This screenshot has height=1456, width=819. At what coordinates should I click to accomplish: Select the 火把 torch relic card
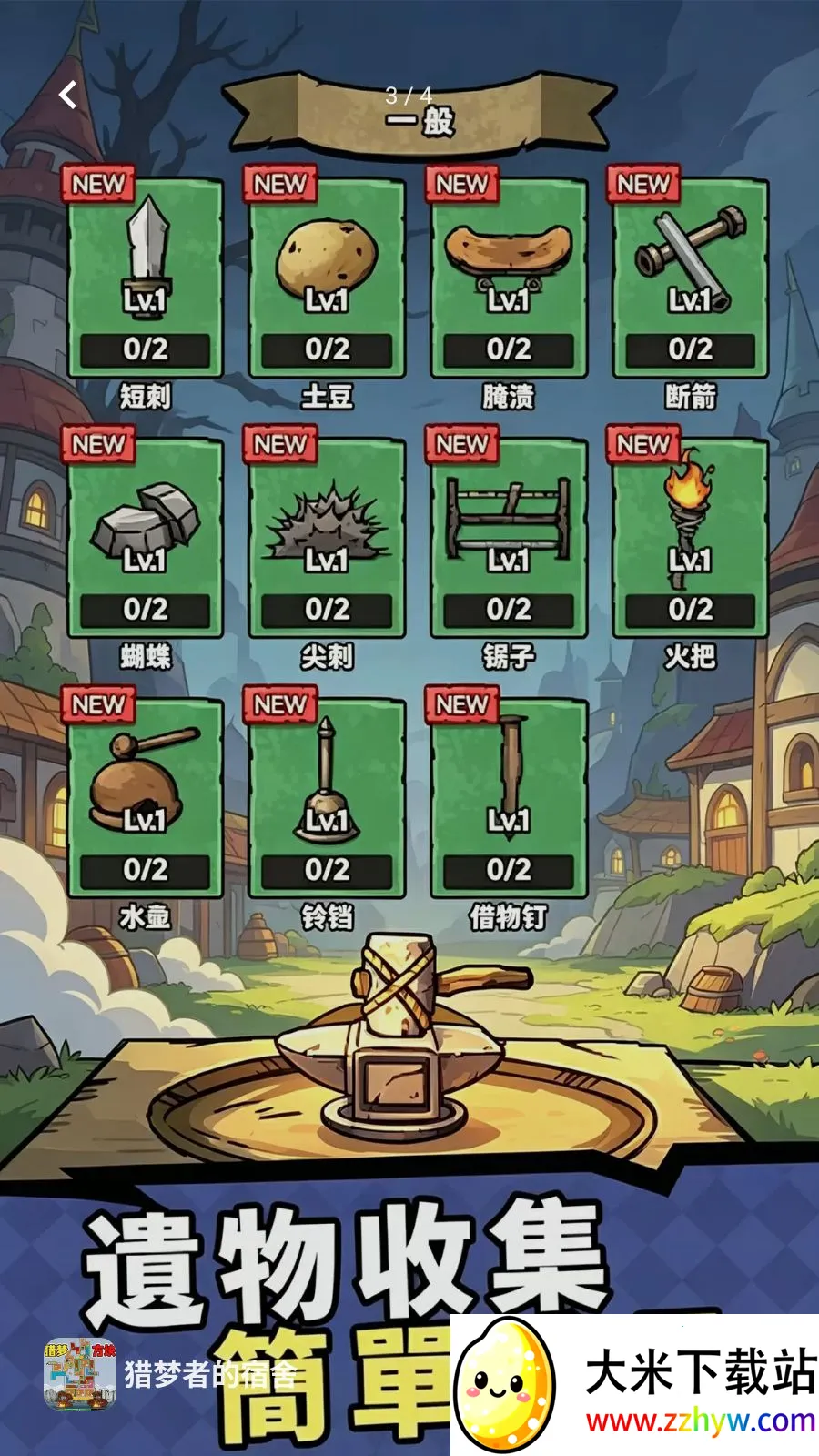click(x=690, y=538)
